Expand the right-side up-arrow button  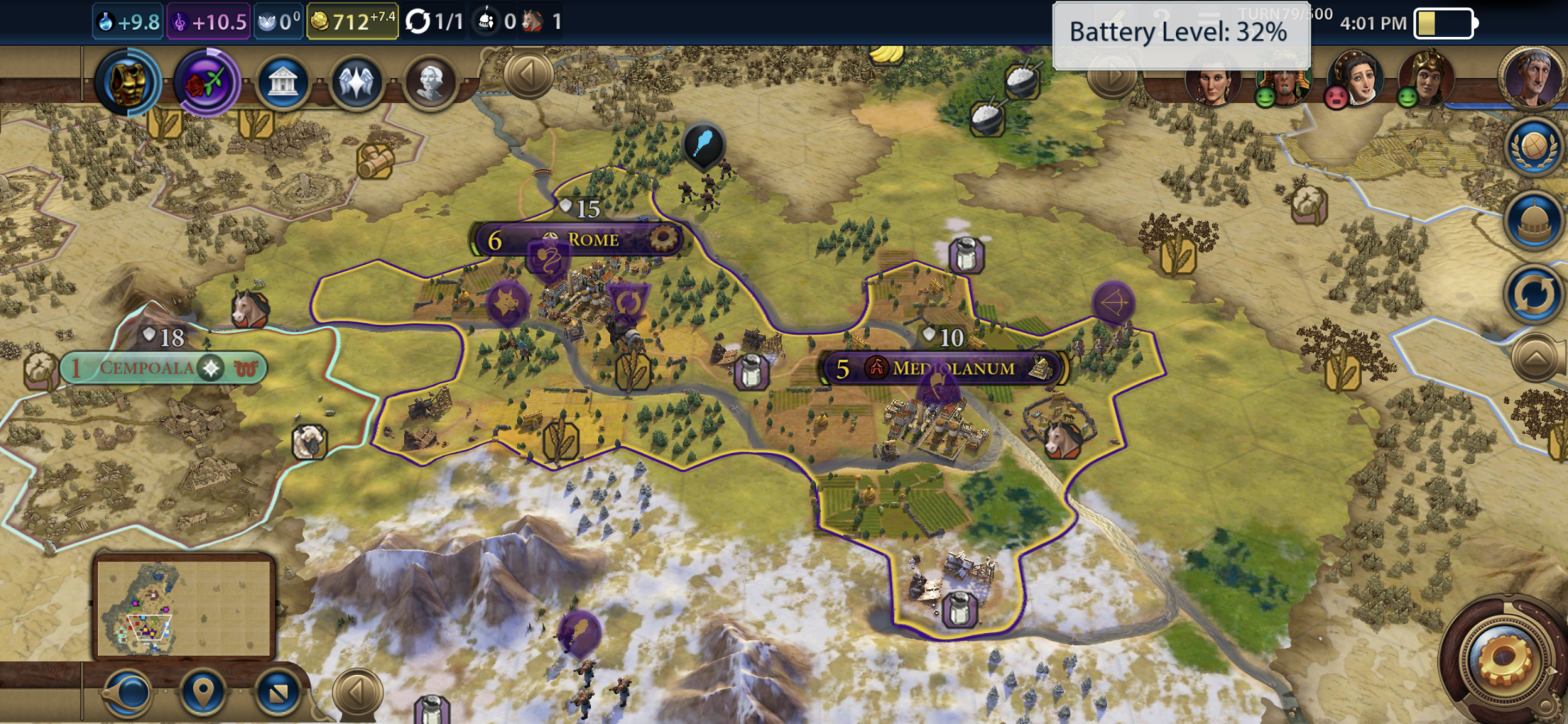[1536, 357]
